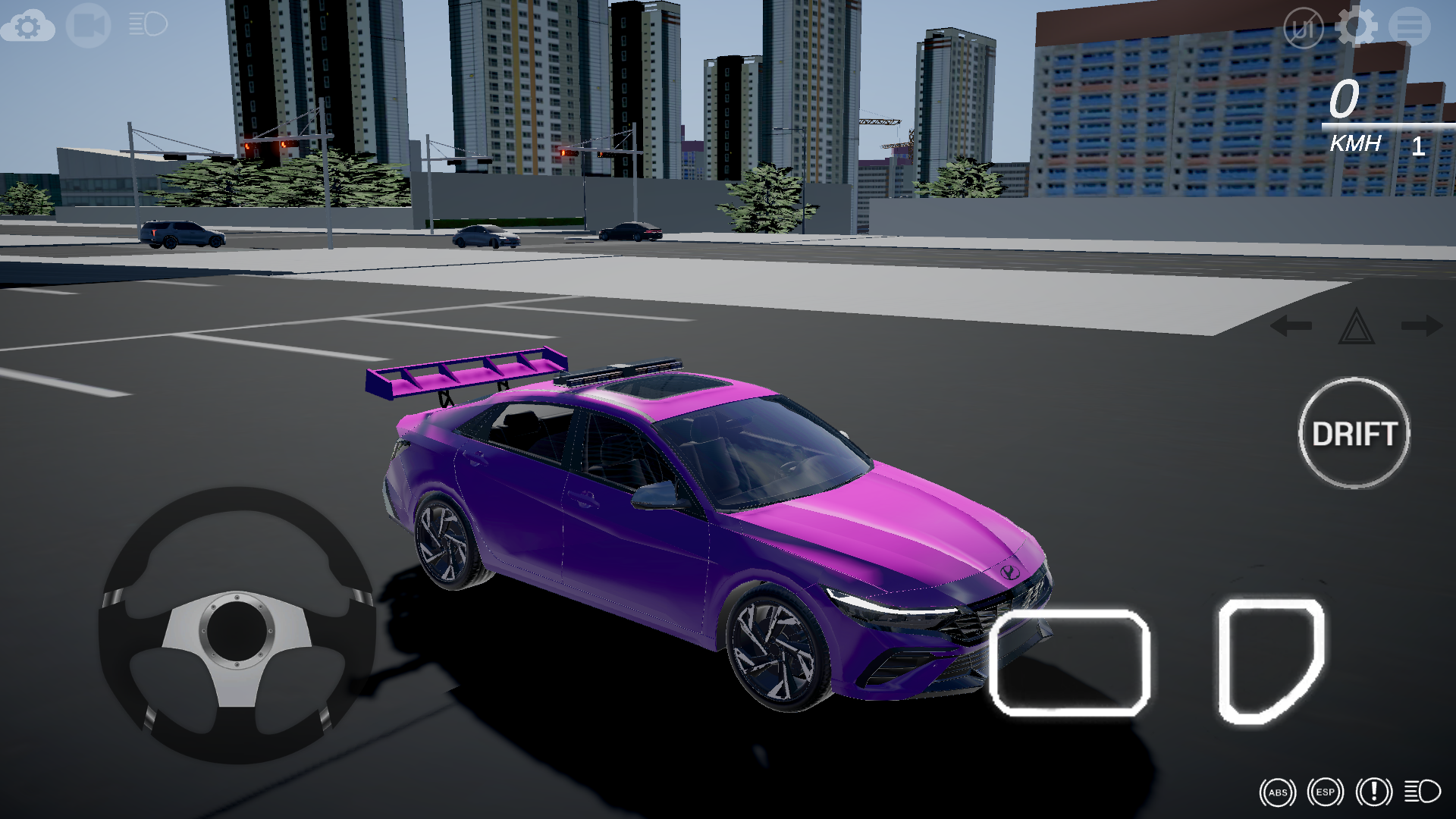Toggle the top-left headlight icon
Image resolution: width=1456 pixels, height=819 pixels.
coord(148,24)
